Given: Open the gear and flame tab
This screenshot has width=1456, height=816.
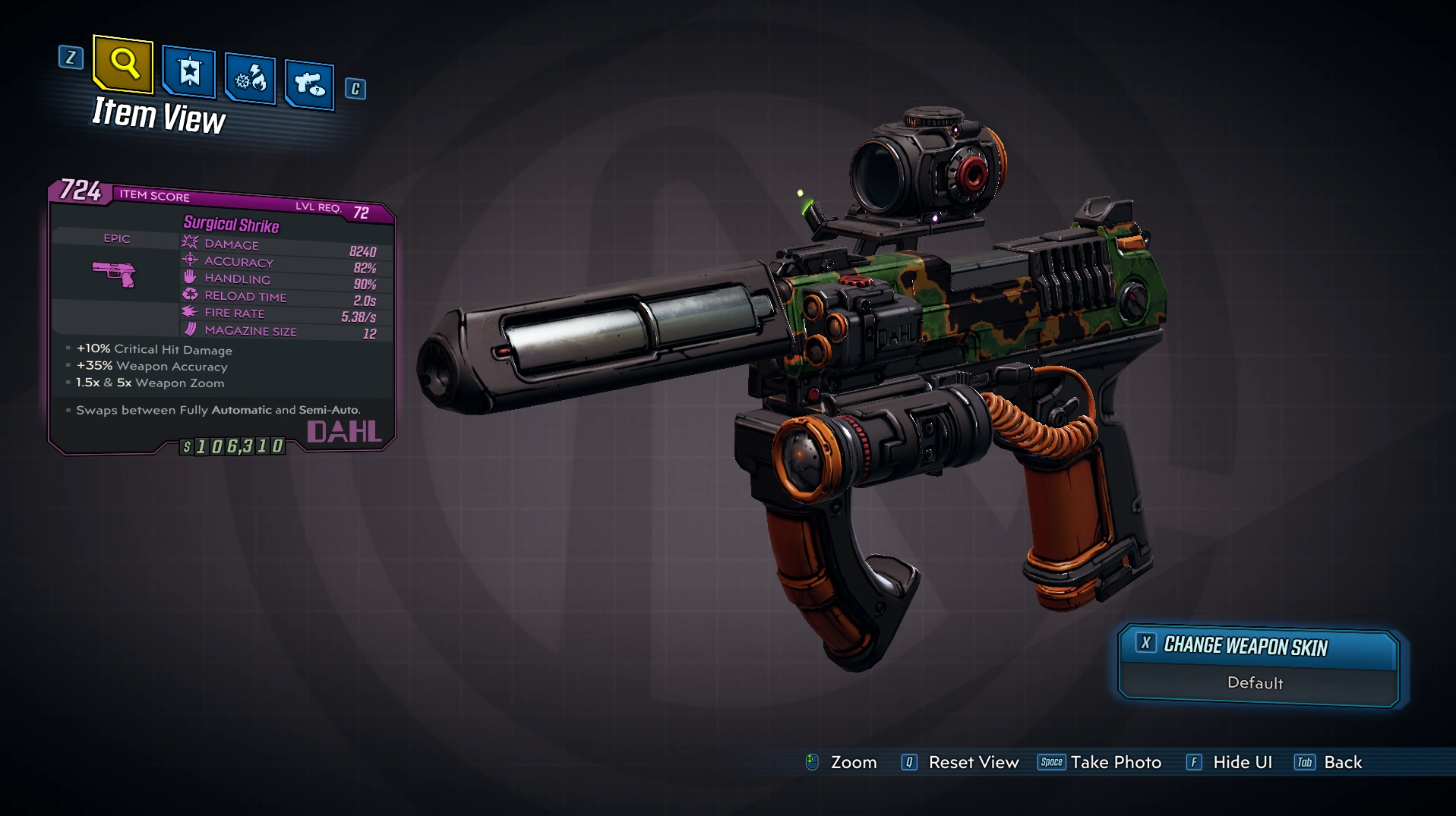Looking at the screenshot, I should pos(250,79).
